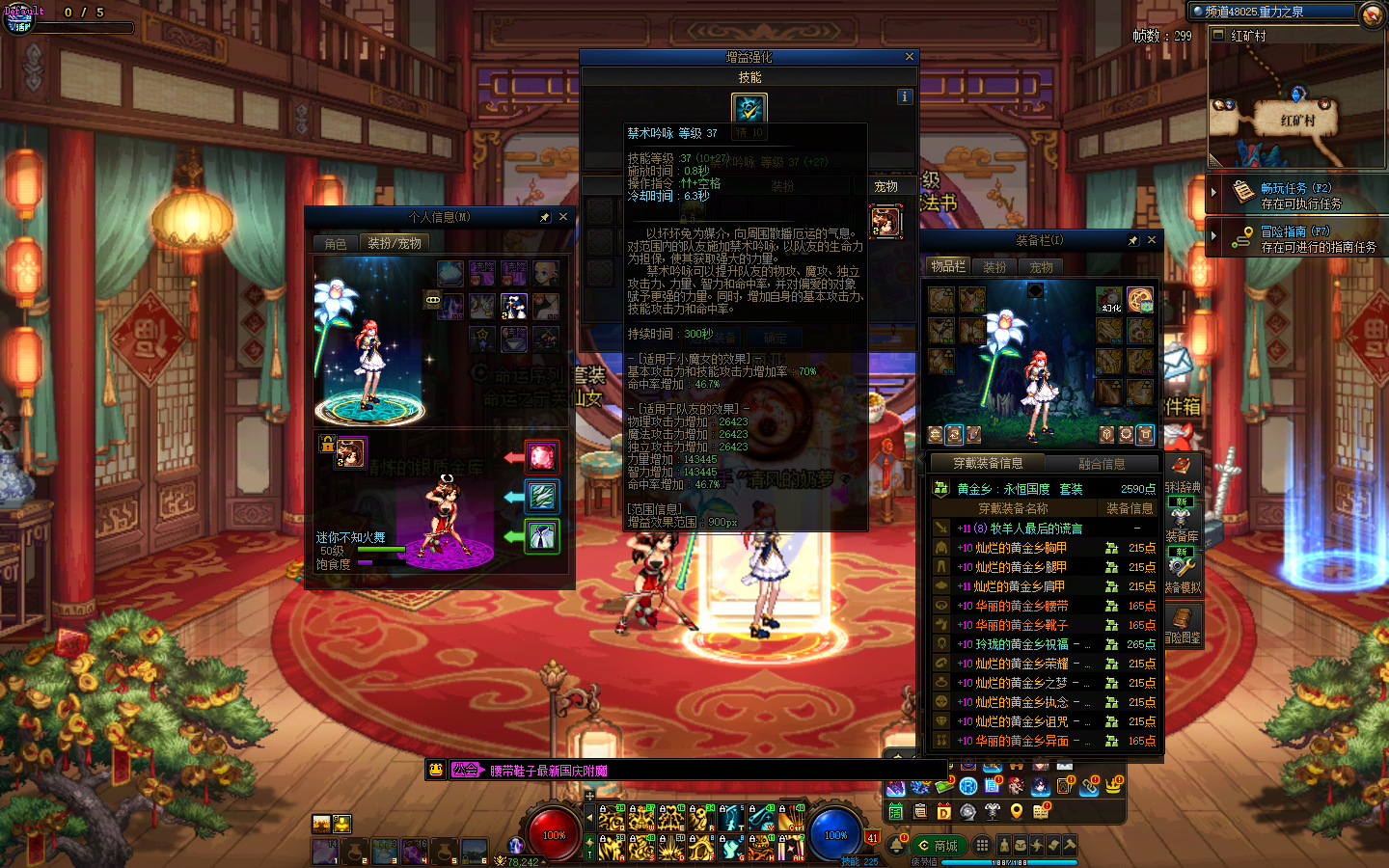Select the red gem pet equipment slot
This screenshot has width=1389, height=868.
pyautogui.click(x=541, y=456)
